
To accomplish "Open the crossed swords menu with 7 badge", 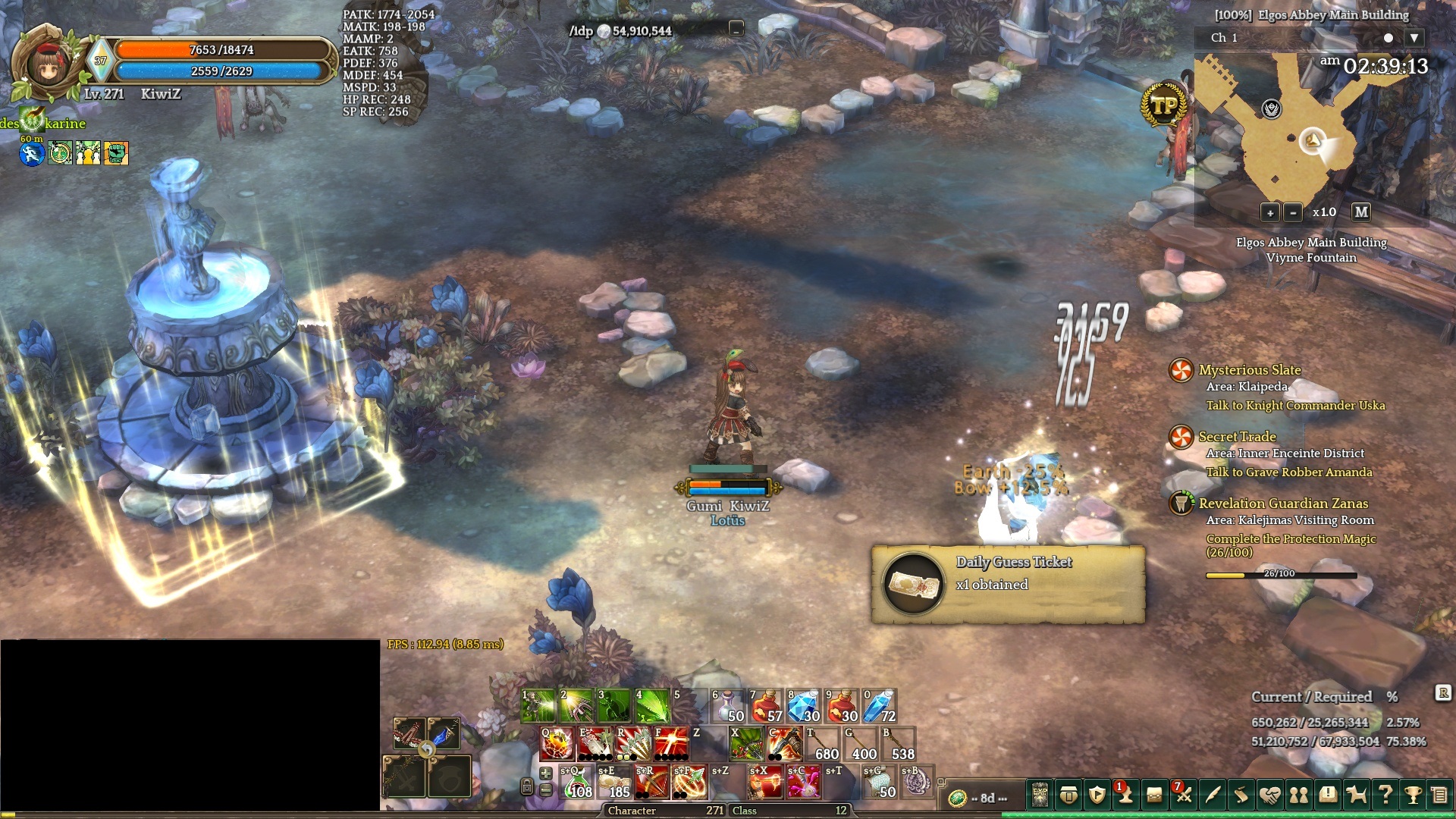I will (x=1183, y=795).
